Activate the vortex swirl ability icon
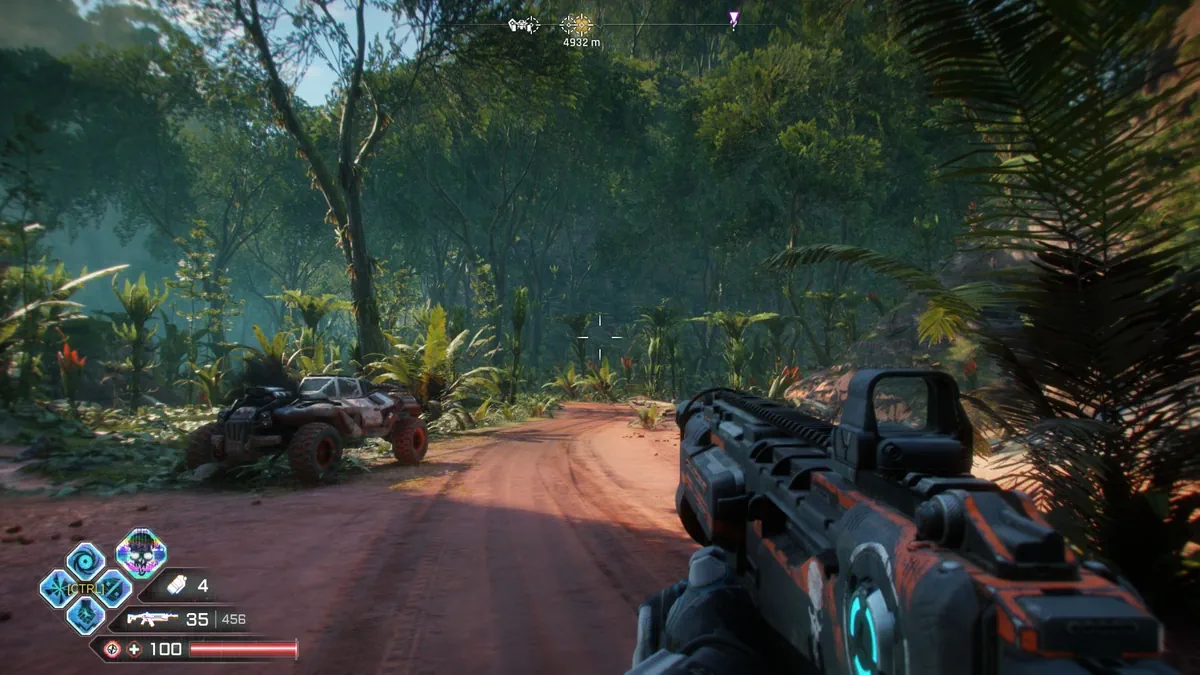Image resolution: width=1200 pixels, height=675 pixels. click(85, 561)
